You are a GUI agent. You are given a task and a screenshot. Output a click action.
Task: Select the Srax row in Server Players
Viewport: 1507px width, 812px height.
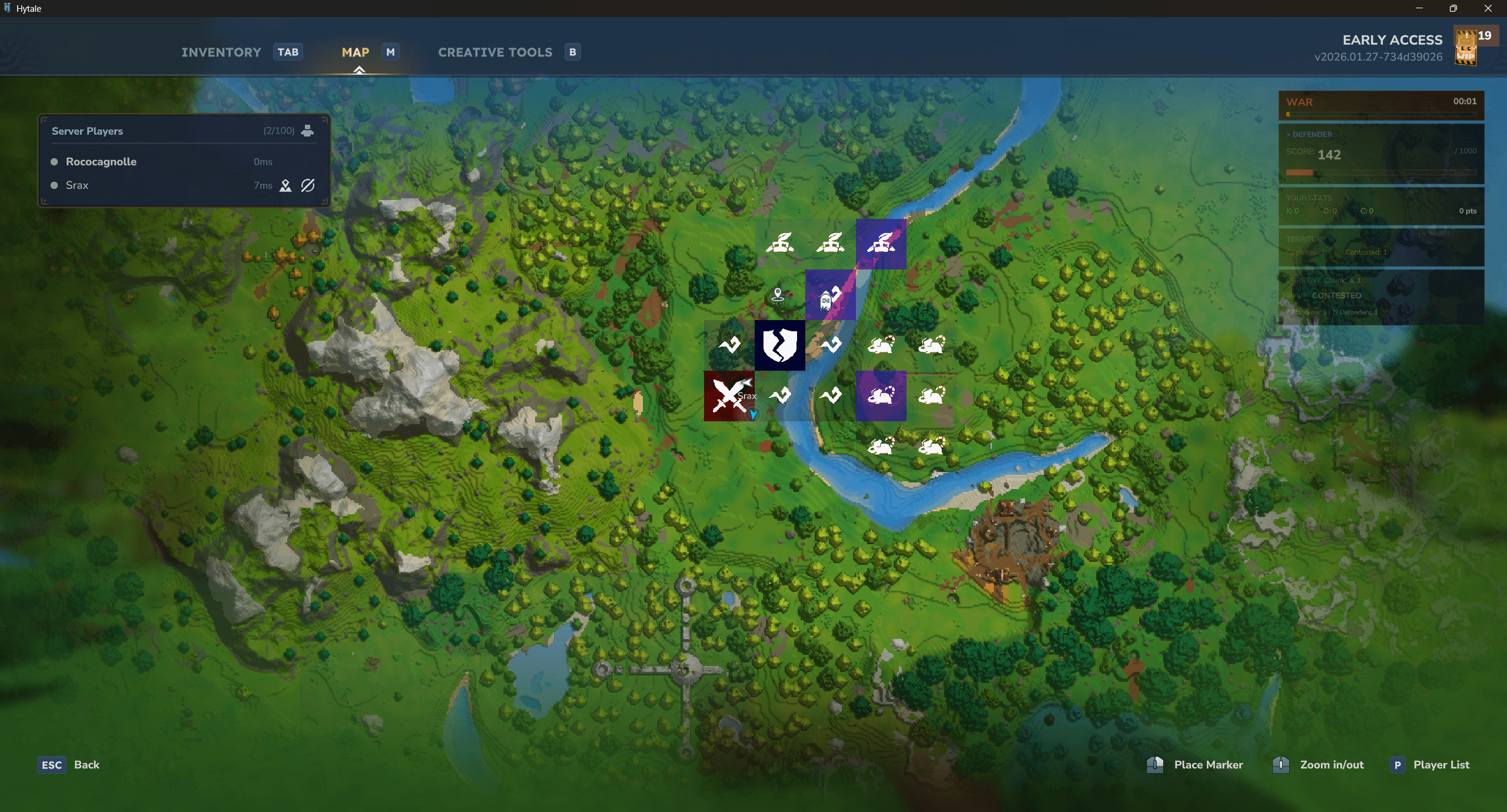point(77,185)
